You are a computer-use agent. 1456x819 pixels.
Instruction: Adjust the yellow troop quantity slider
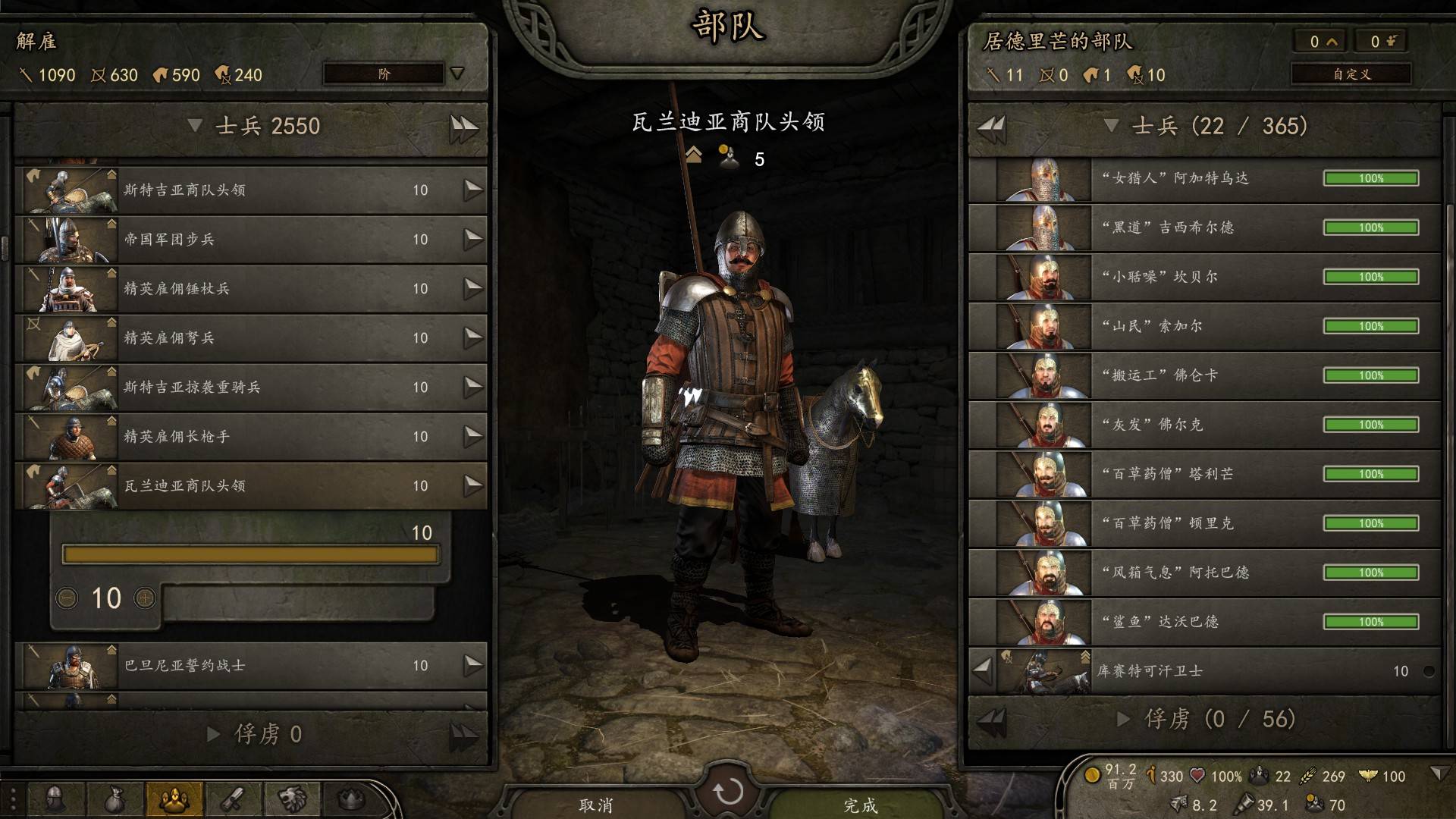(x=250, y=555)
